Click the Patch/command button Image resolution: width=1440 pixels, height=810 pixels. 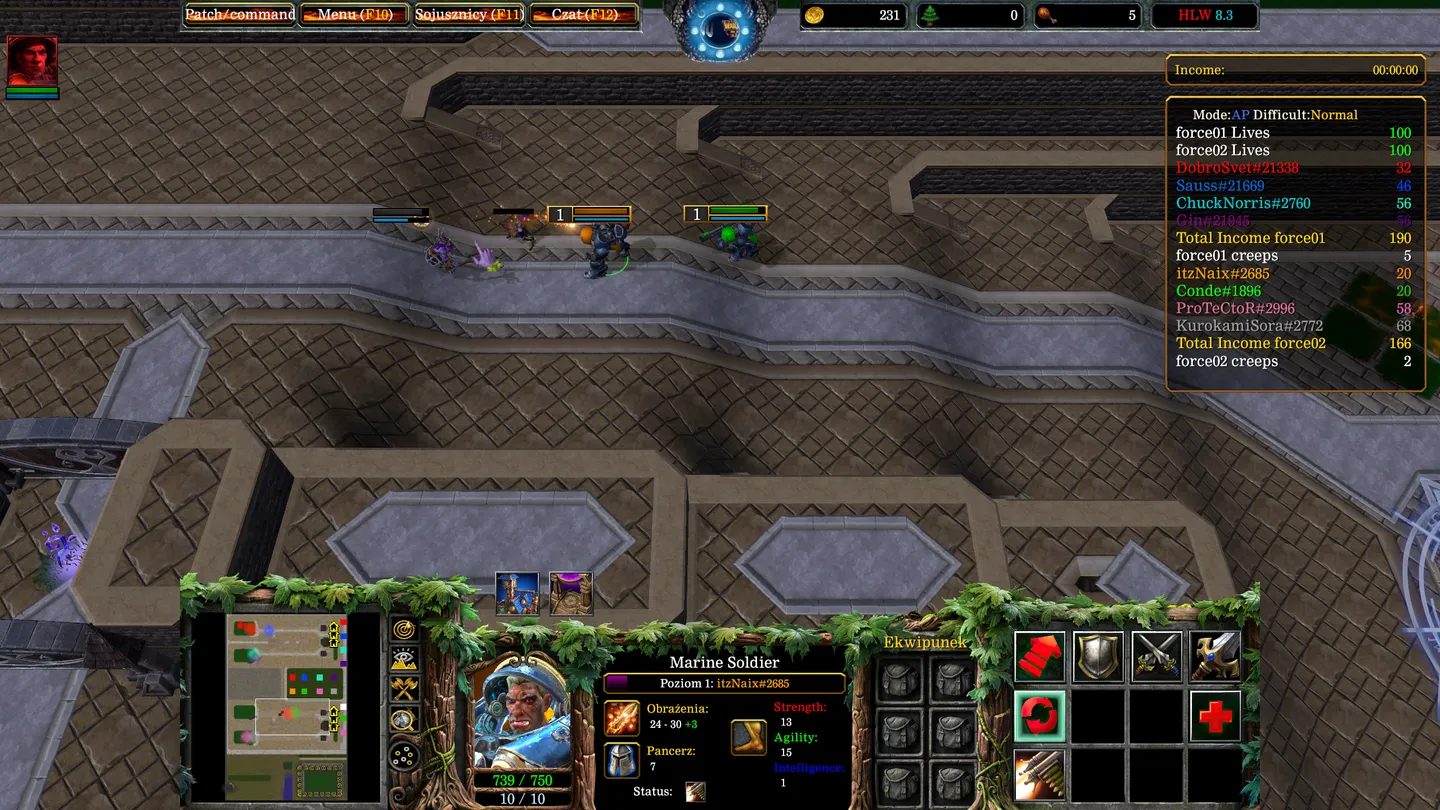[x=238, y=15]
